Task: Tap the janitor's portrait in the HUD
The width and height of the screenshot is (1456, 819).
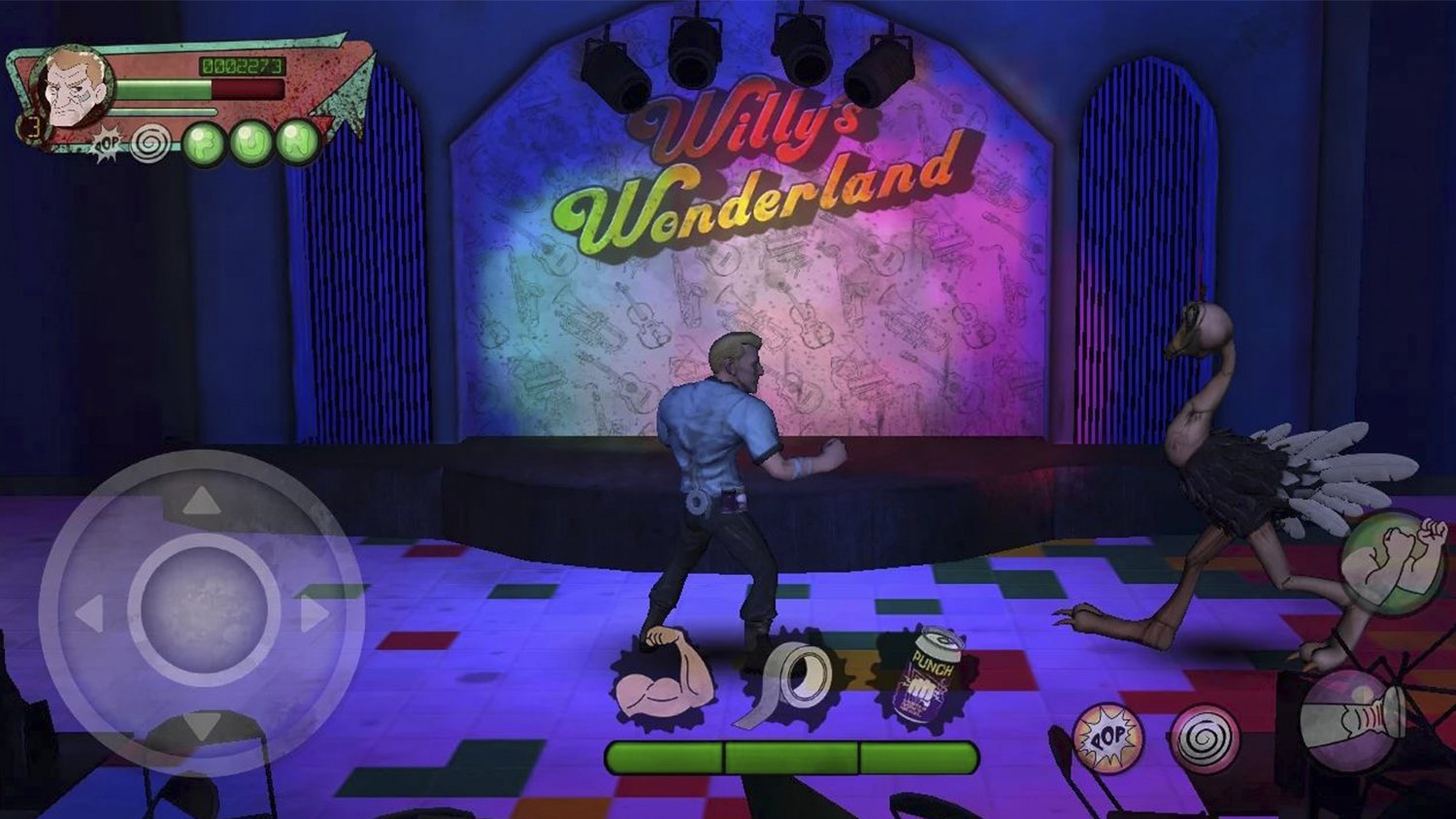Action: 75,84
